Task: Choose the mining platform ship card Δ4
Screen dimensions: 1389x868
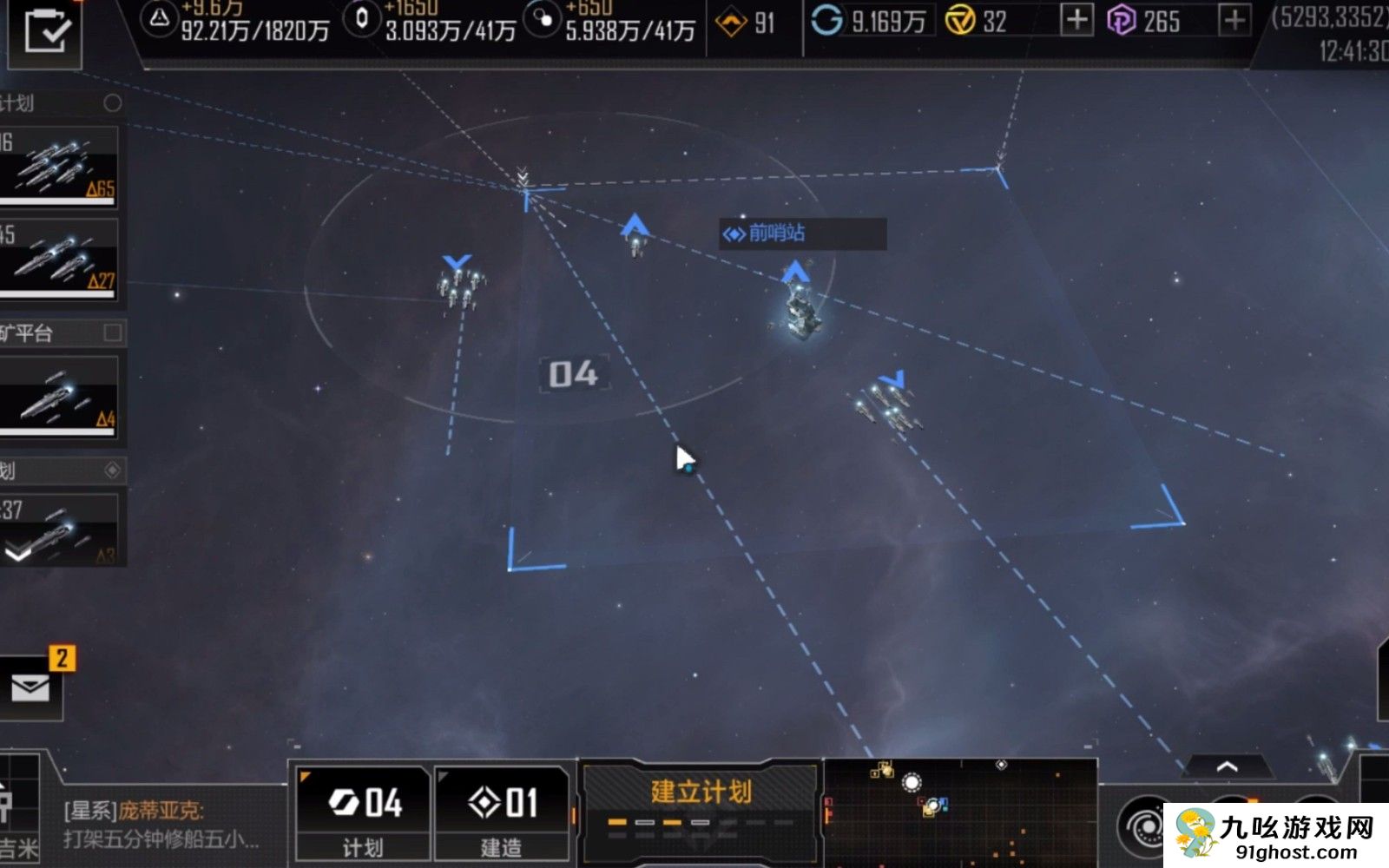Action: pos(58,396)
